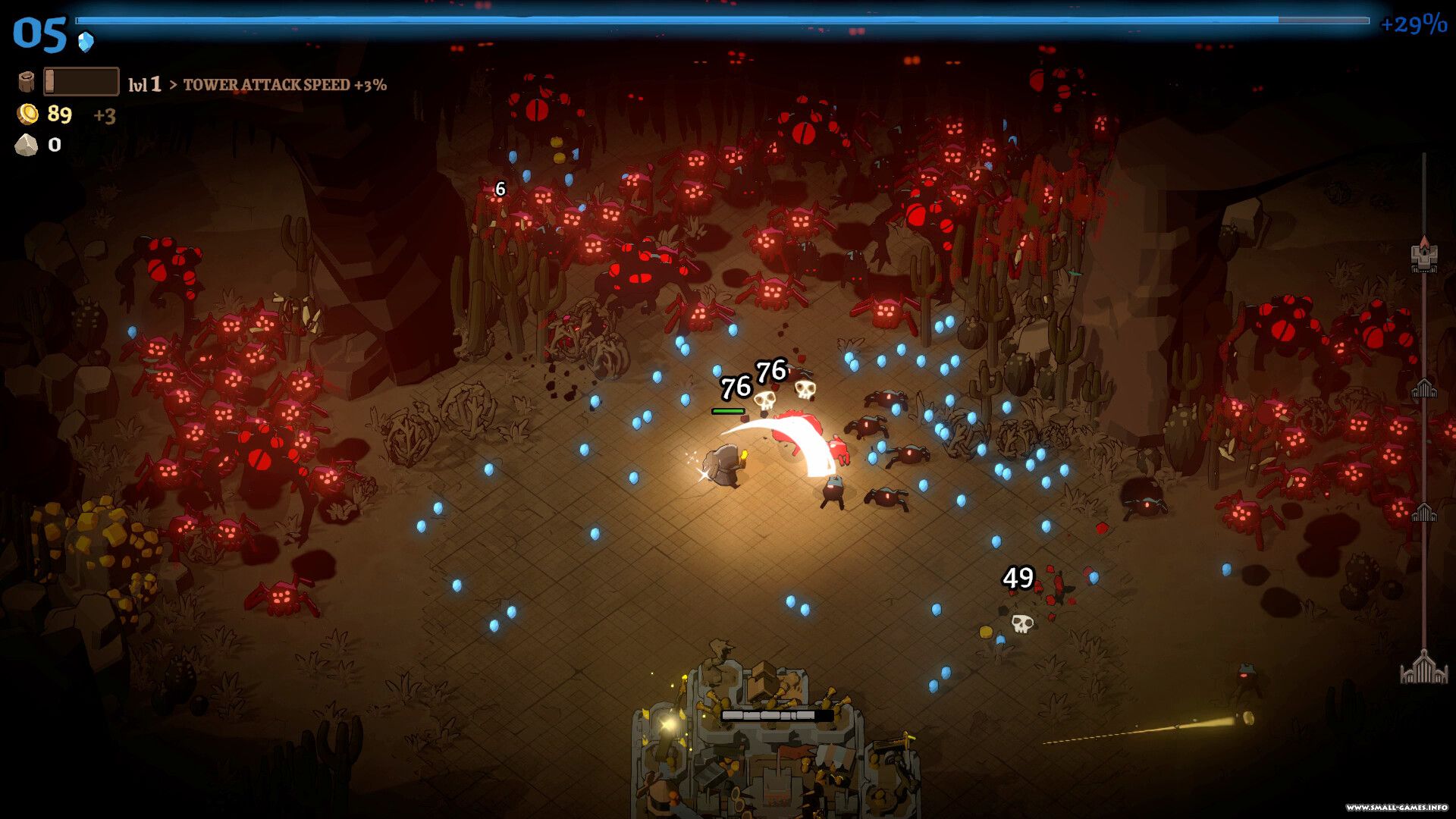Click the gold coin icon
The image size is (1456, 819).
[28, 115]
